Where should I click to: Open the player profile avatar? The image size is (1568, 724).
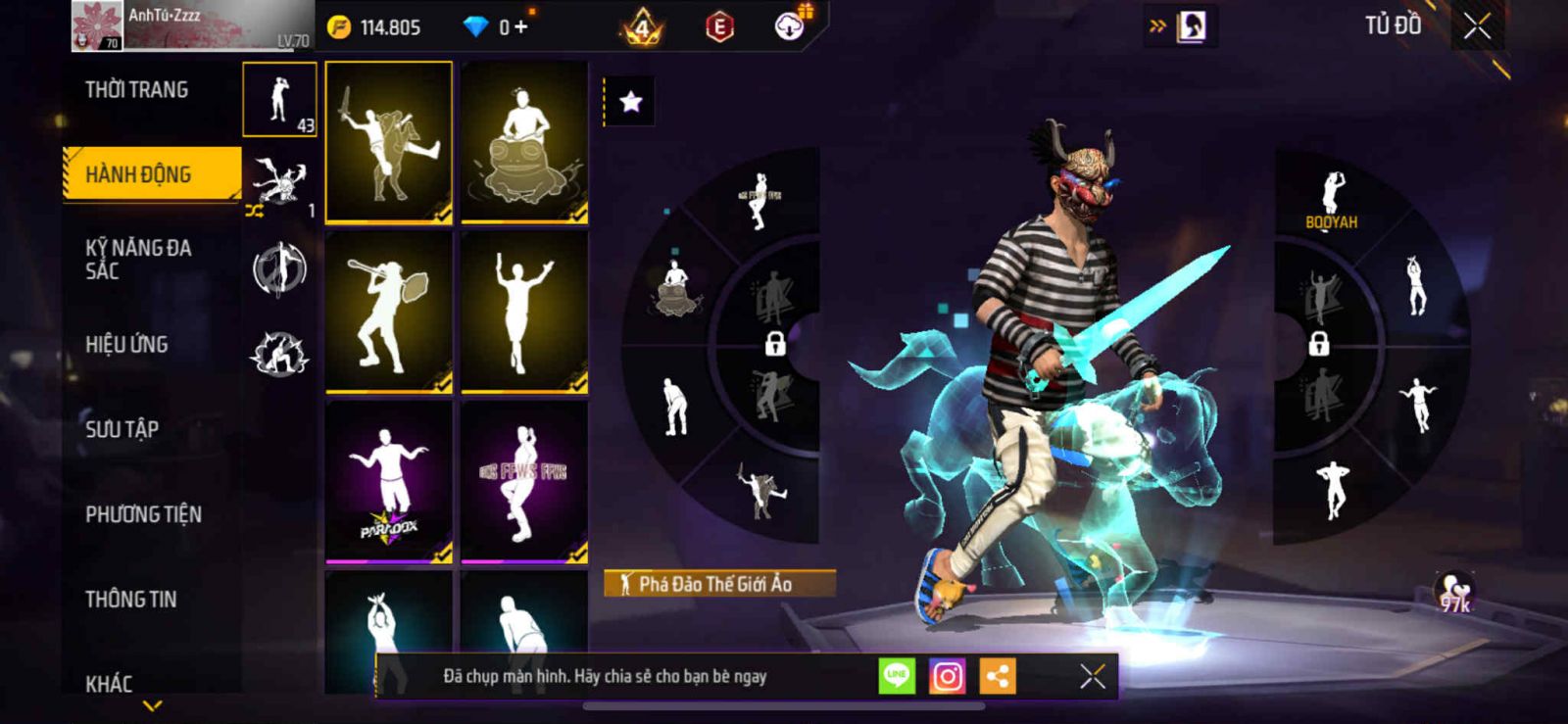[96, 25]
